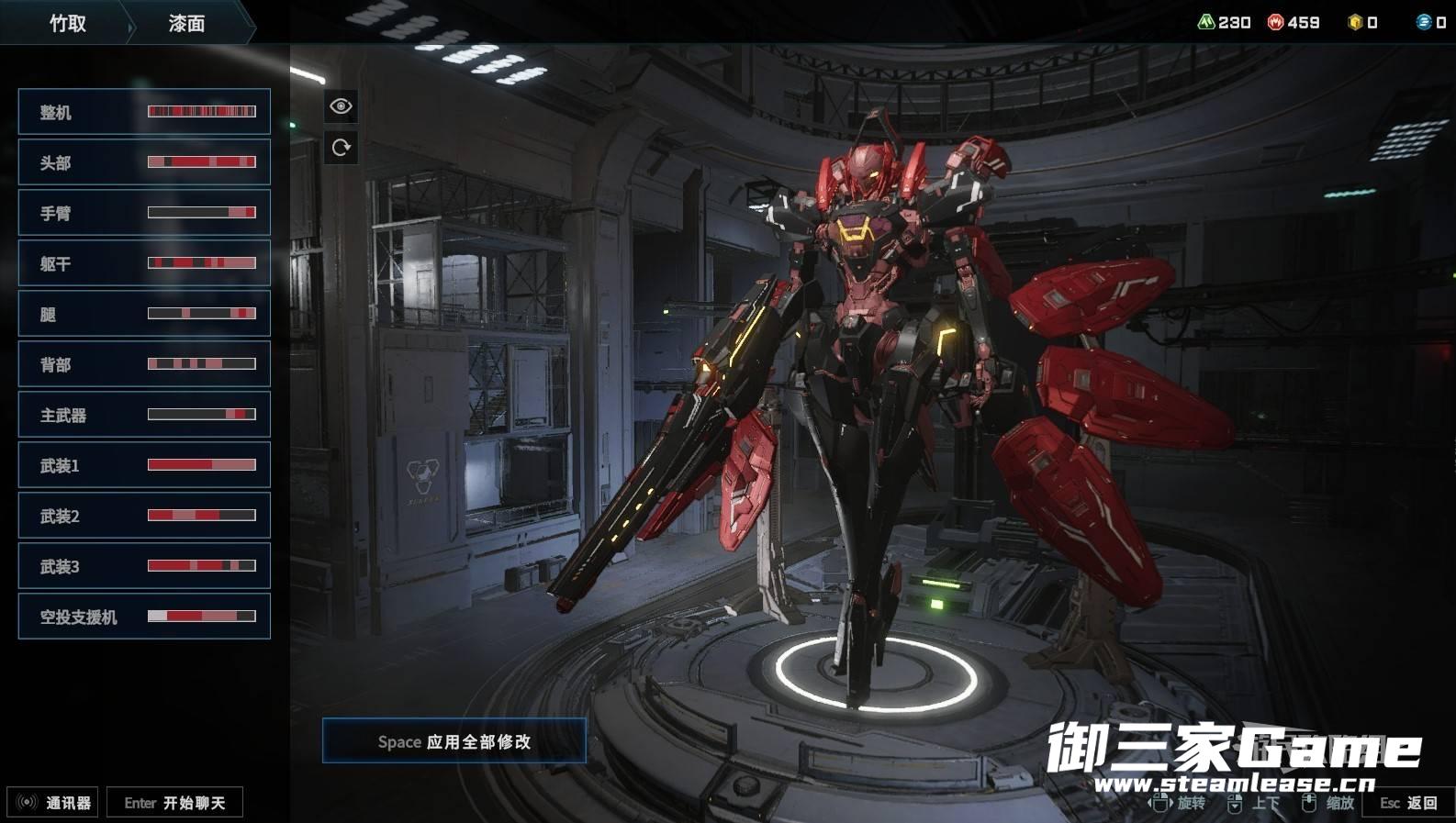Choose the 主武器 main weapon row
Viewport: 1456px width, 823px height.
(x=144, y=415)
